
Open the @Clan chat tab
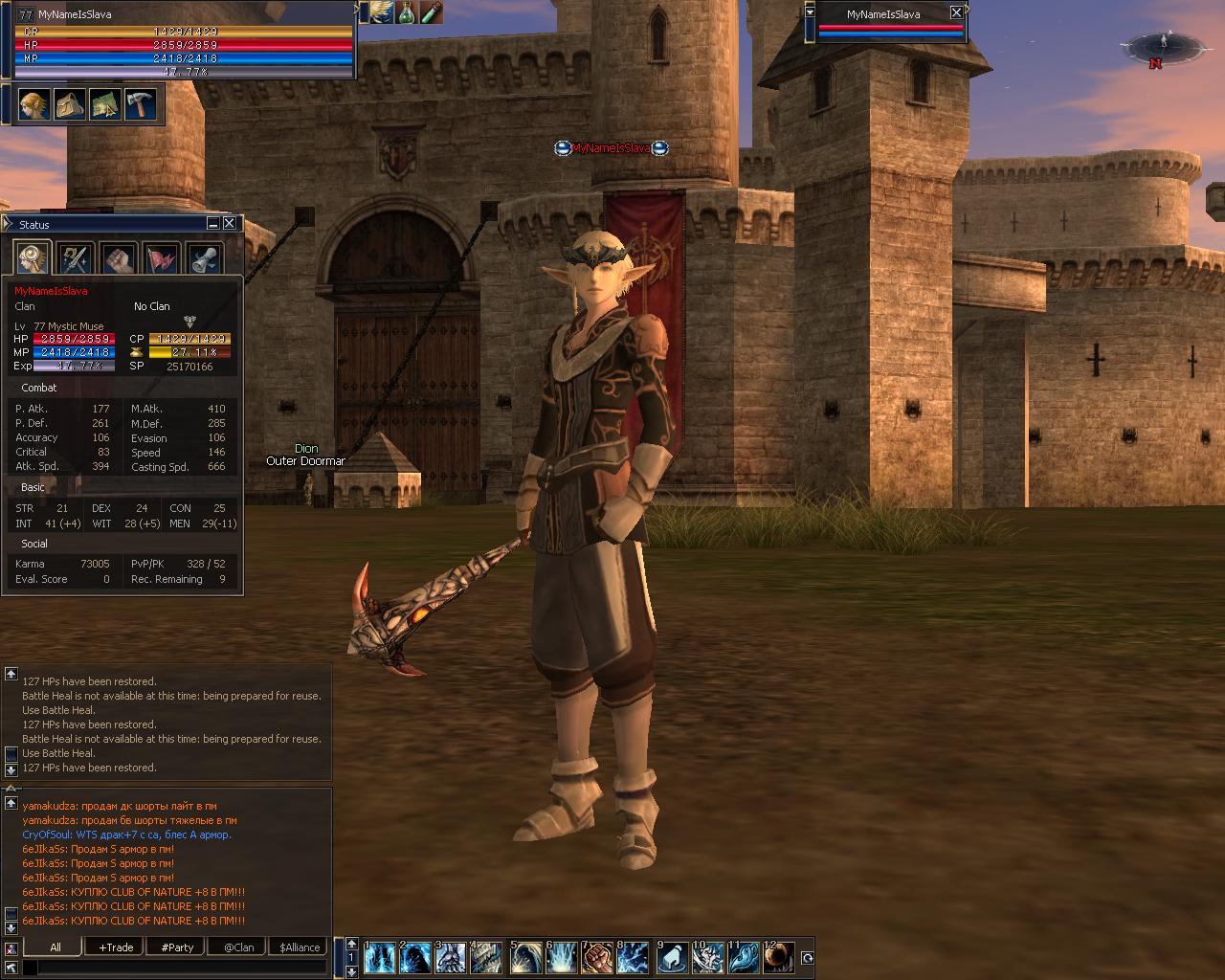pyautogui.click(x=238, y=947)
